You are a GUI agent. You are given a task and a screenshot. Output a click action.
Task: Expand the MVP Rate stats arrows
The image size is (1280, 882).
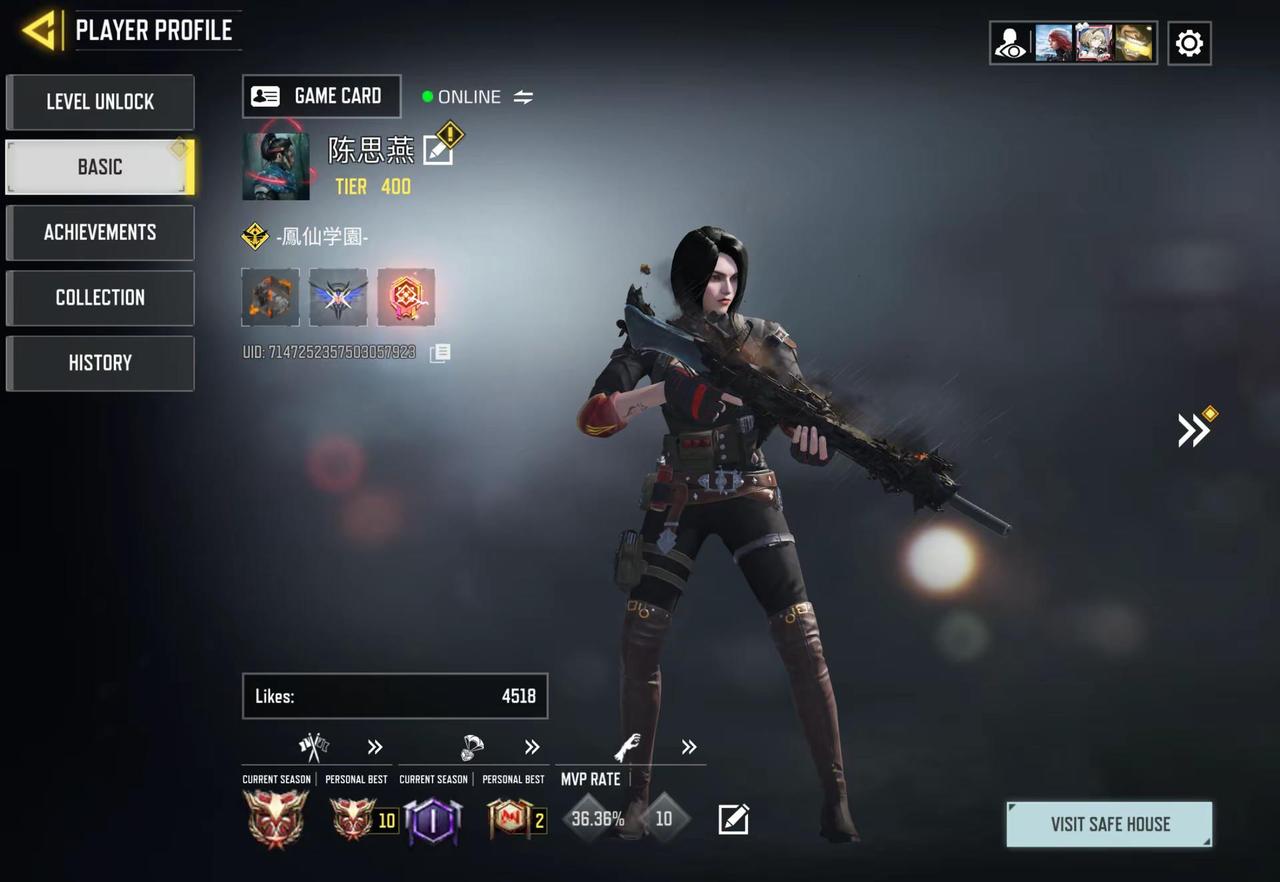point(689,747)
